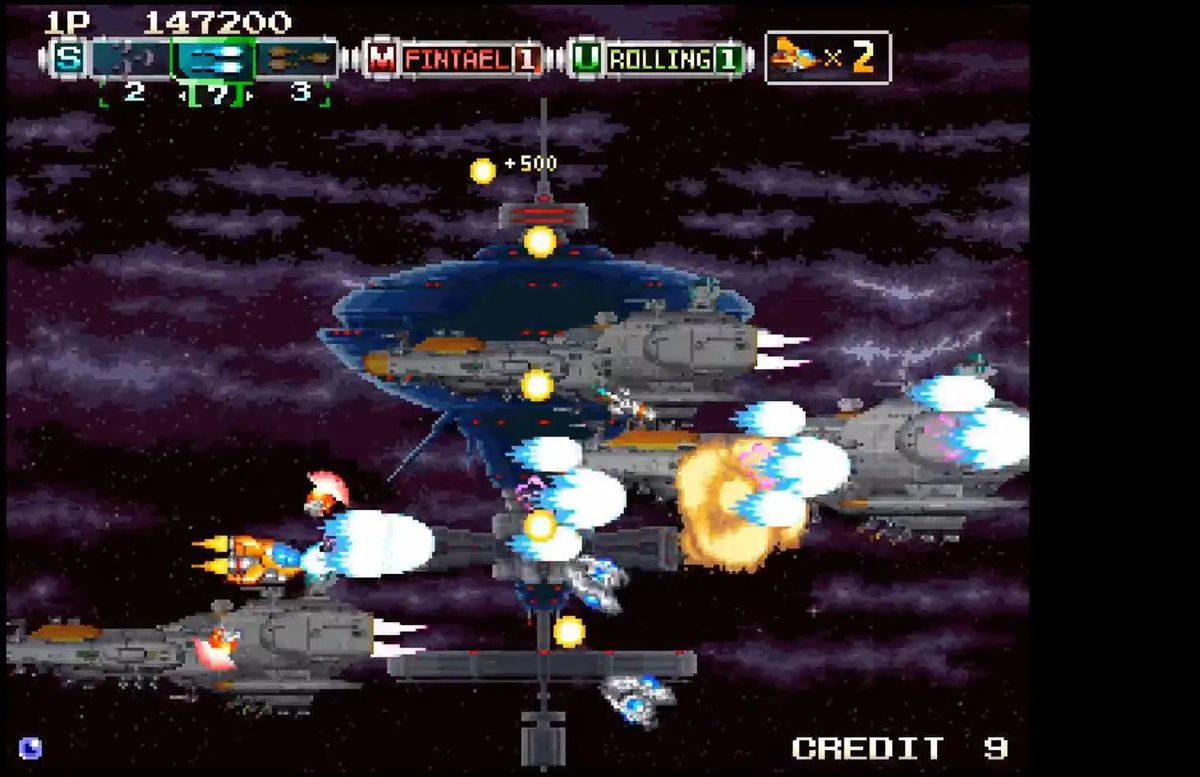This screenshot has width=1200, height=777.
Task: Select the highlighted blue laser shot weapon
Action: coord(214,59)
